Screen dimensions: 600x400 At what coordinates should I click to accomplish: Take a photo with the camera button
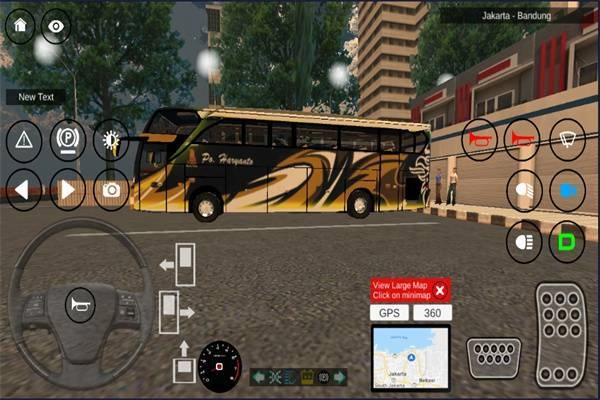(x=111, y=188)
